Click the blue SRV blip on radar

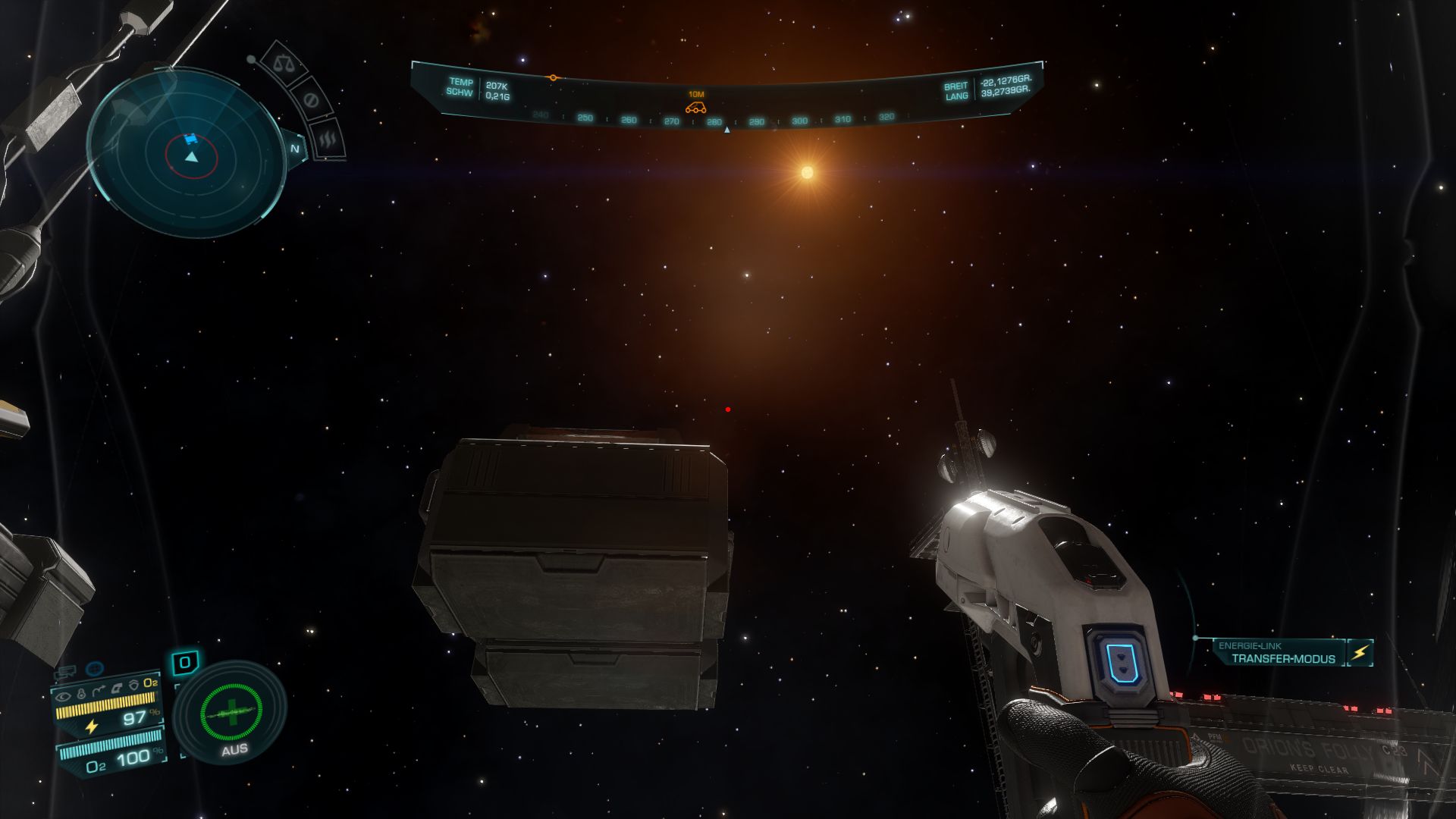point(190,139)
